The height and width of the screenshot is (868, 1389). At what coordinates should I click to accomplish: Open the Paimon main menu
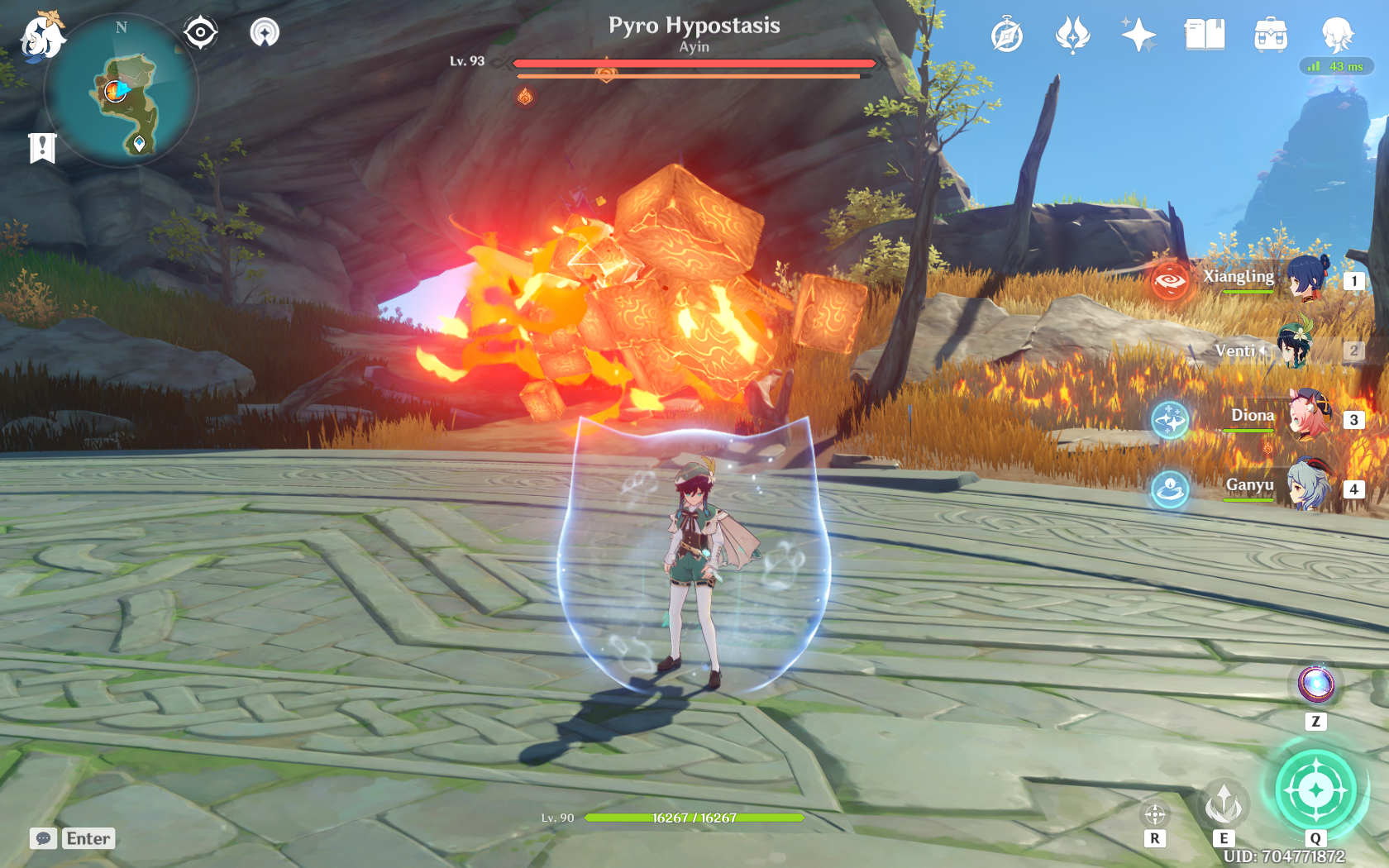pos(41,36)
